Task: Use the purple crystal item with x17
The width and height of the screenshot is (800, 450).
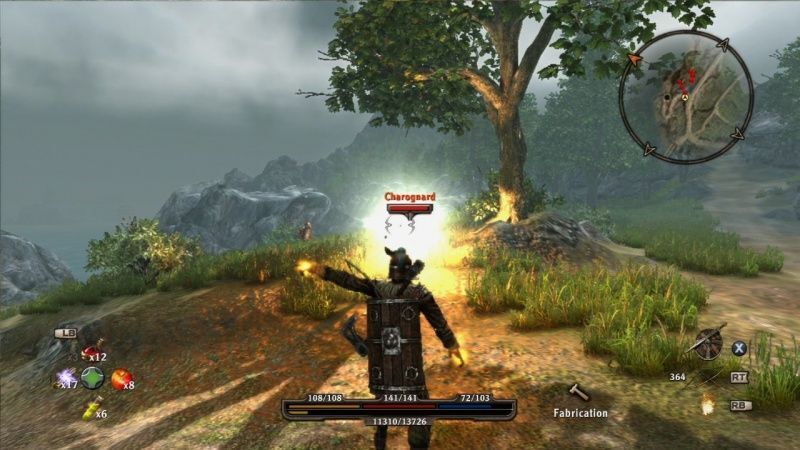Action: (66, 378)
